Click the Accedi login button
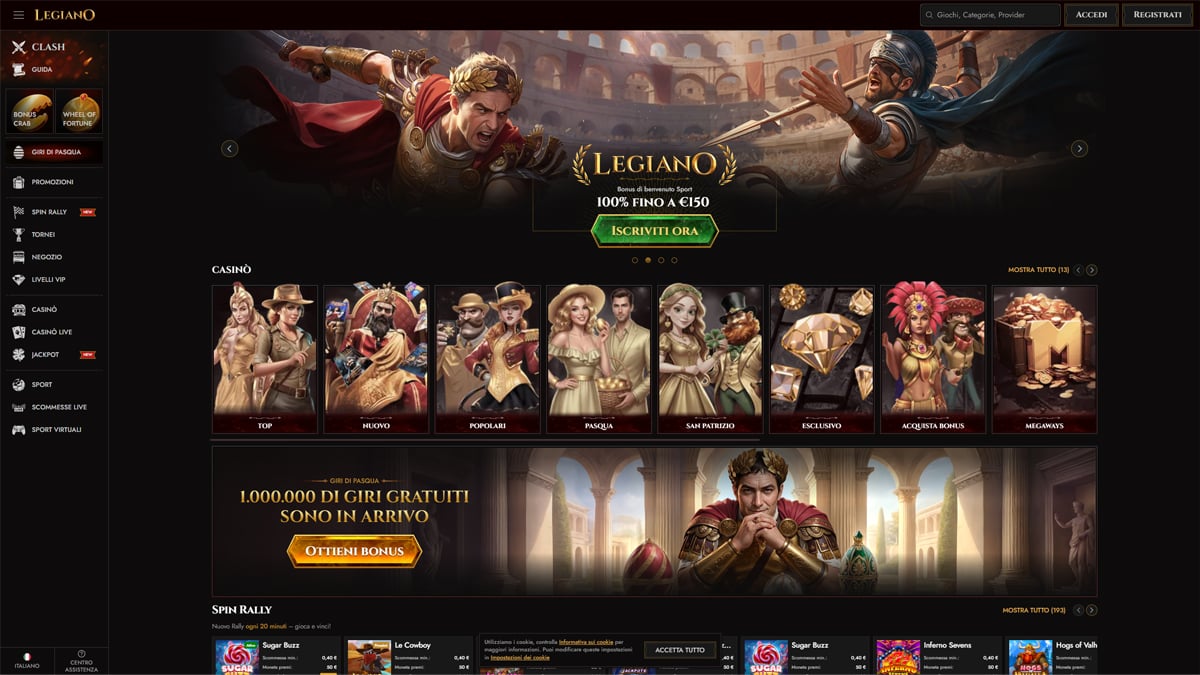Screen dimensions: 1200x675 [x=1091, y=15]
